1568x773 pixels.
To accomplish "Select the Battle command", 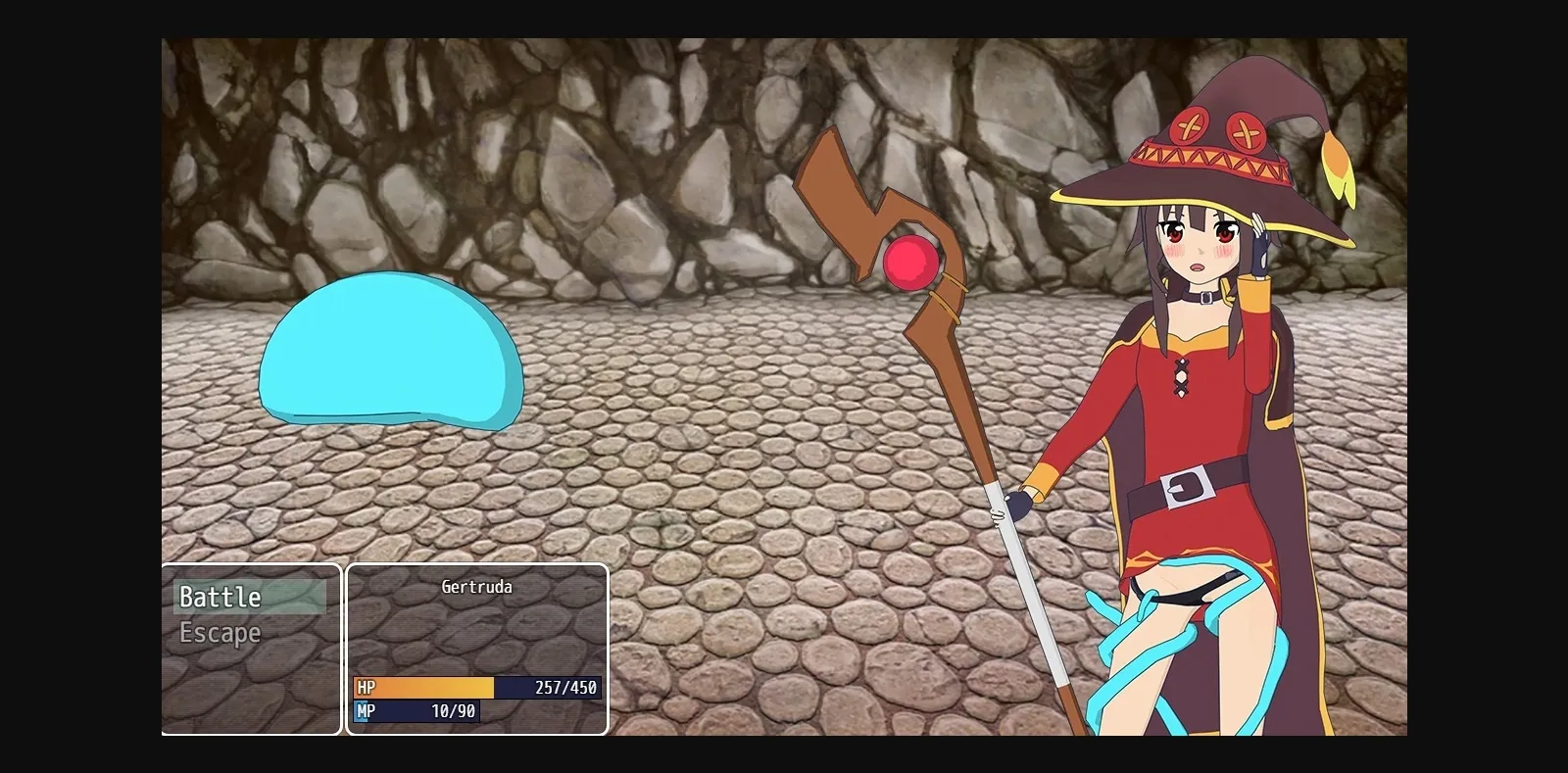I will pyautogui.click(x=220, y=596).
